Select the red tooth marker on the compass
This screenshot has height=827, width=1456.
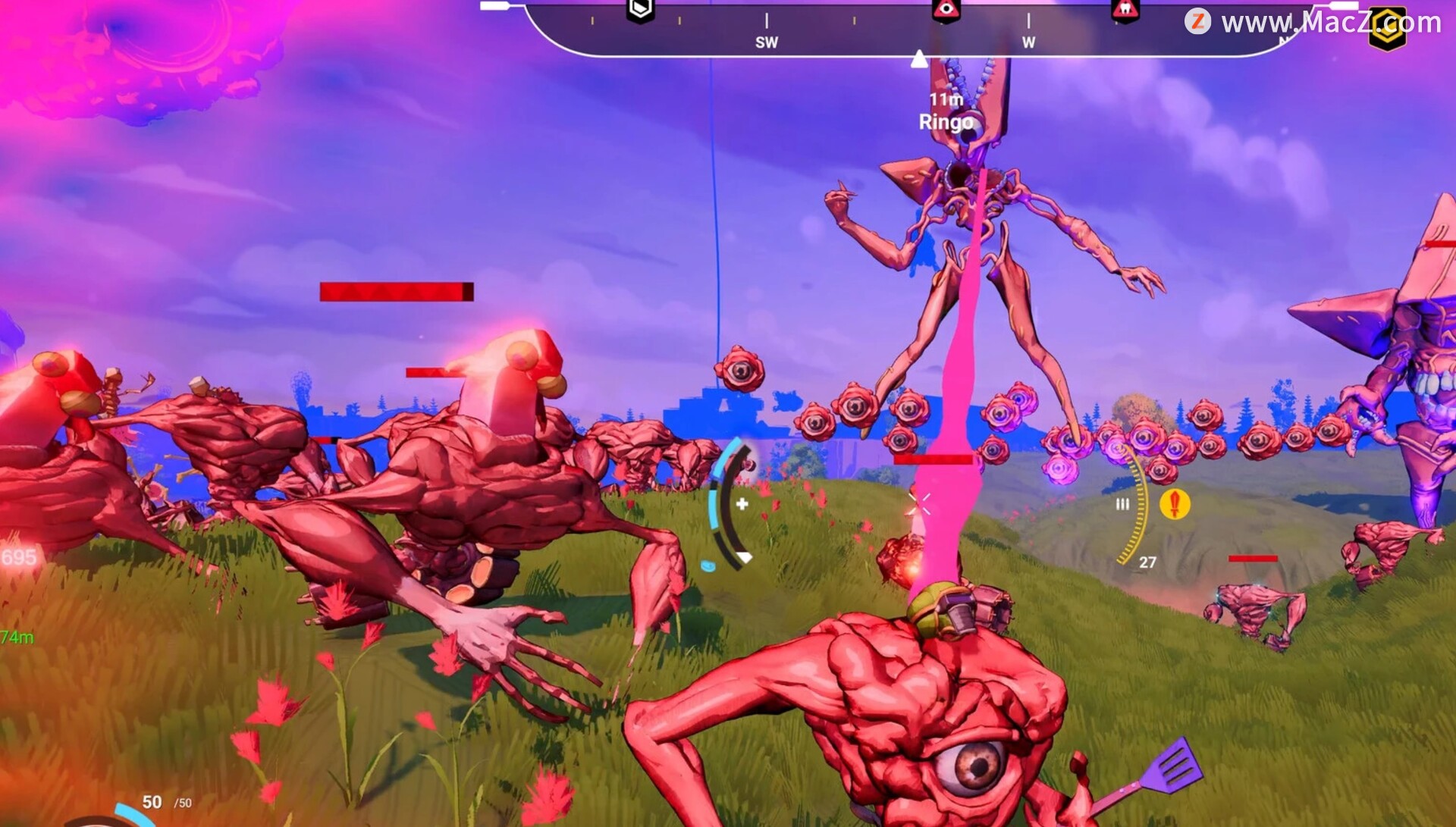point(1125,10)
